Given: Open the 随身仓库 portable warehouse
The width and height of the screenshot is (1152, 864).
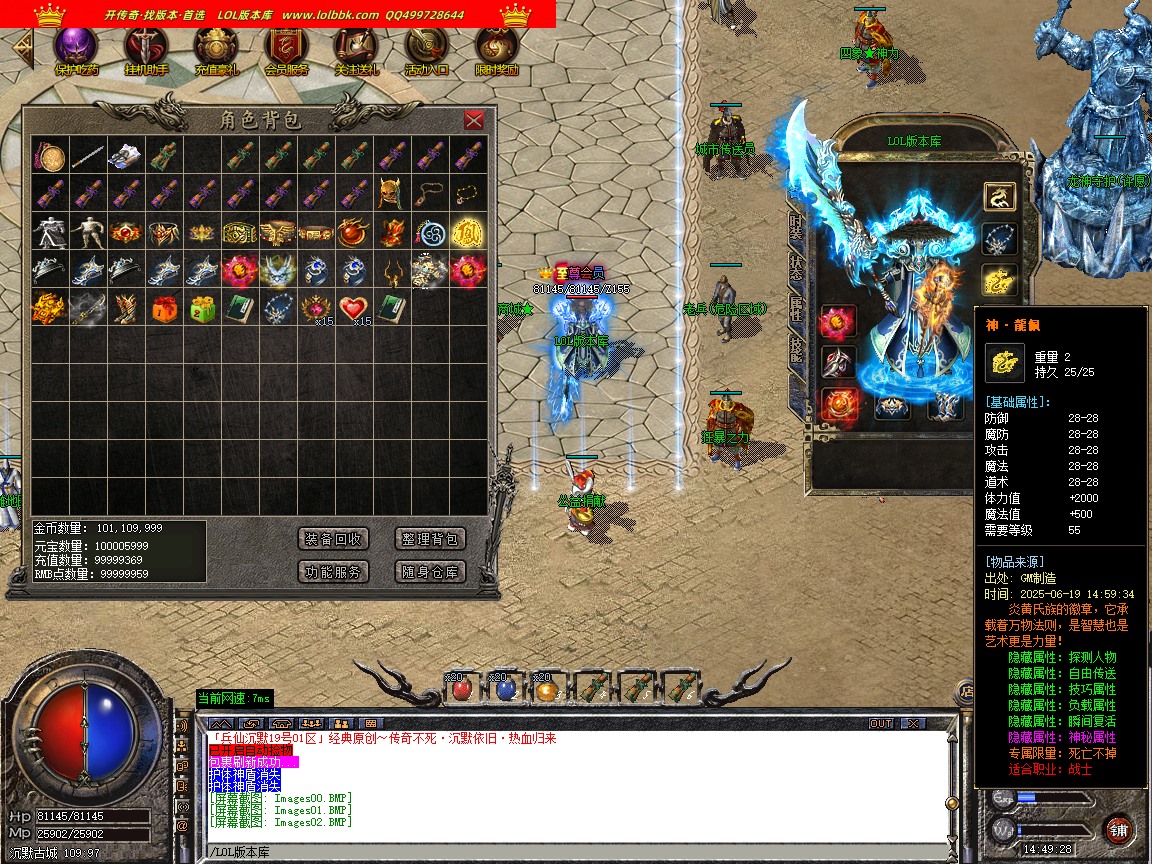Looking at the screenshot, I should click(430, 572).
